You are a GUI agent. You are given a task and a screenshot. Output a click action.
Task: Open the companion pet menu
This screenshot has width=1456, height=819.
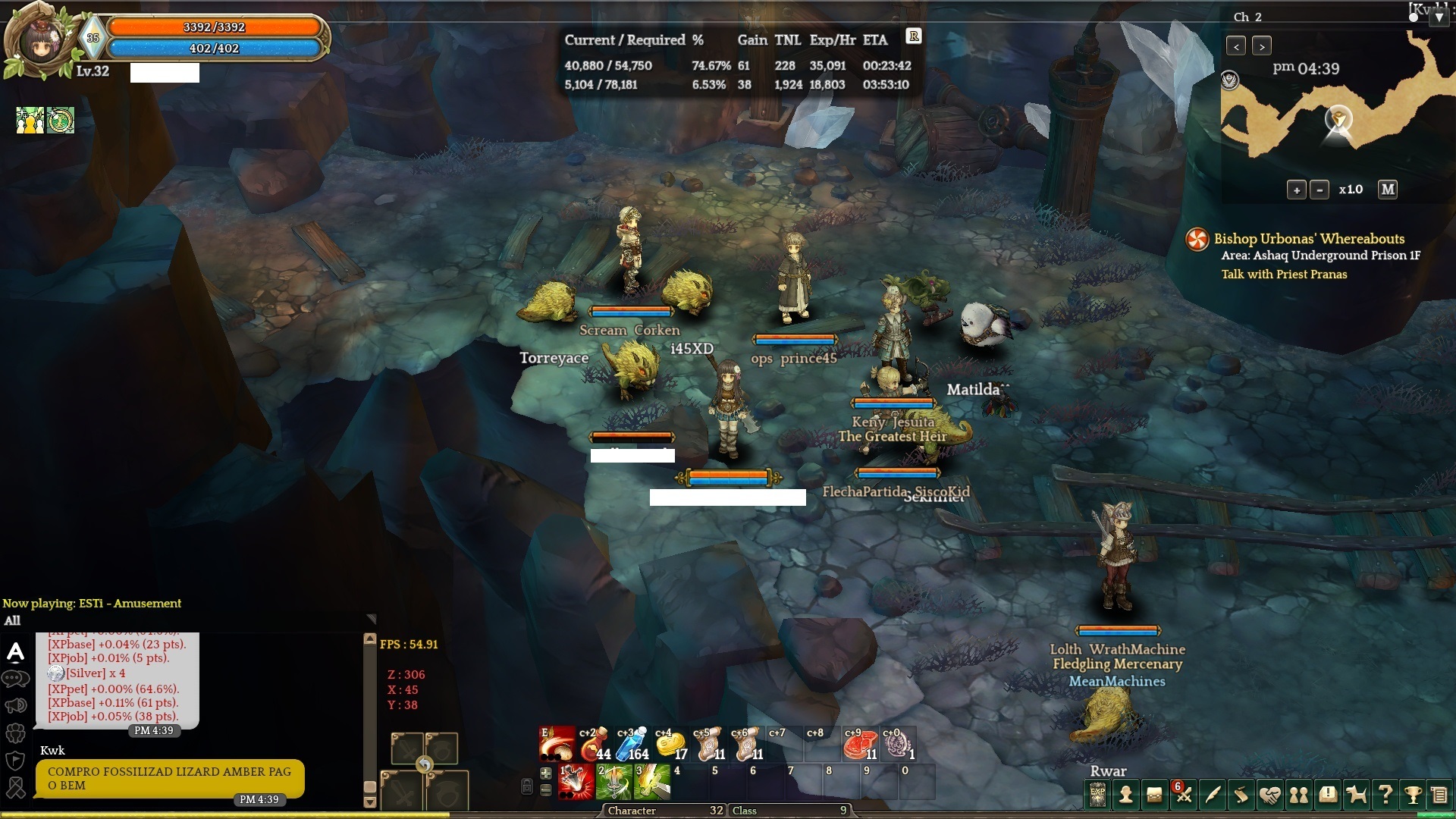tap(1357, 795)
